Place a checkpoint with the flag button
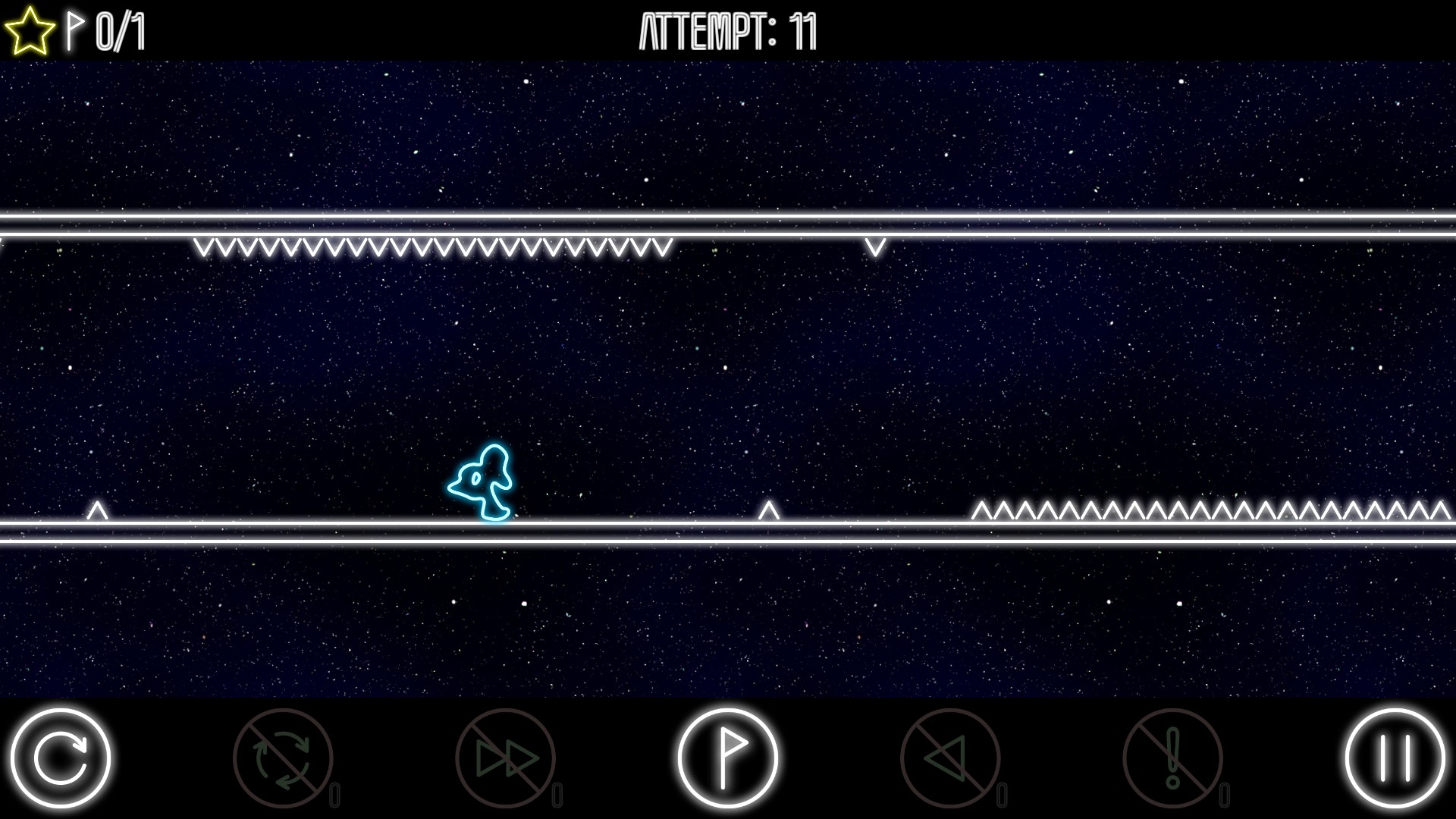The height and width of the screenshot is (819, 1456). [x=727, y=758]
